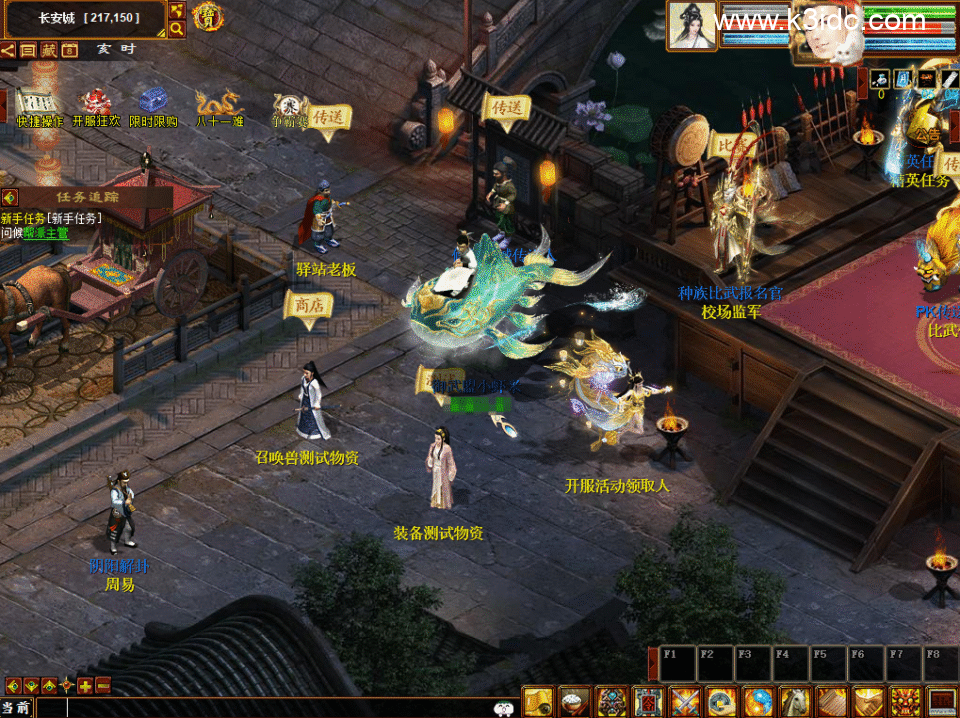Open the white horse mount icon
The height and width of the screenshot is (718, 960).
click(x=794, y=702)
